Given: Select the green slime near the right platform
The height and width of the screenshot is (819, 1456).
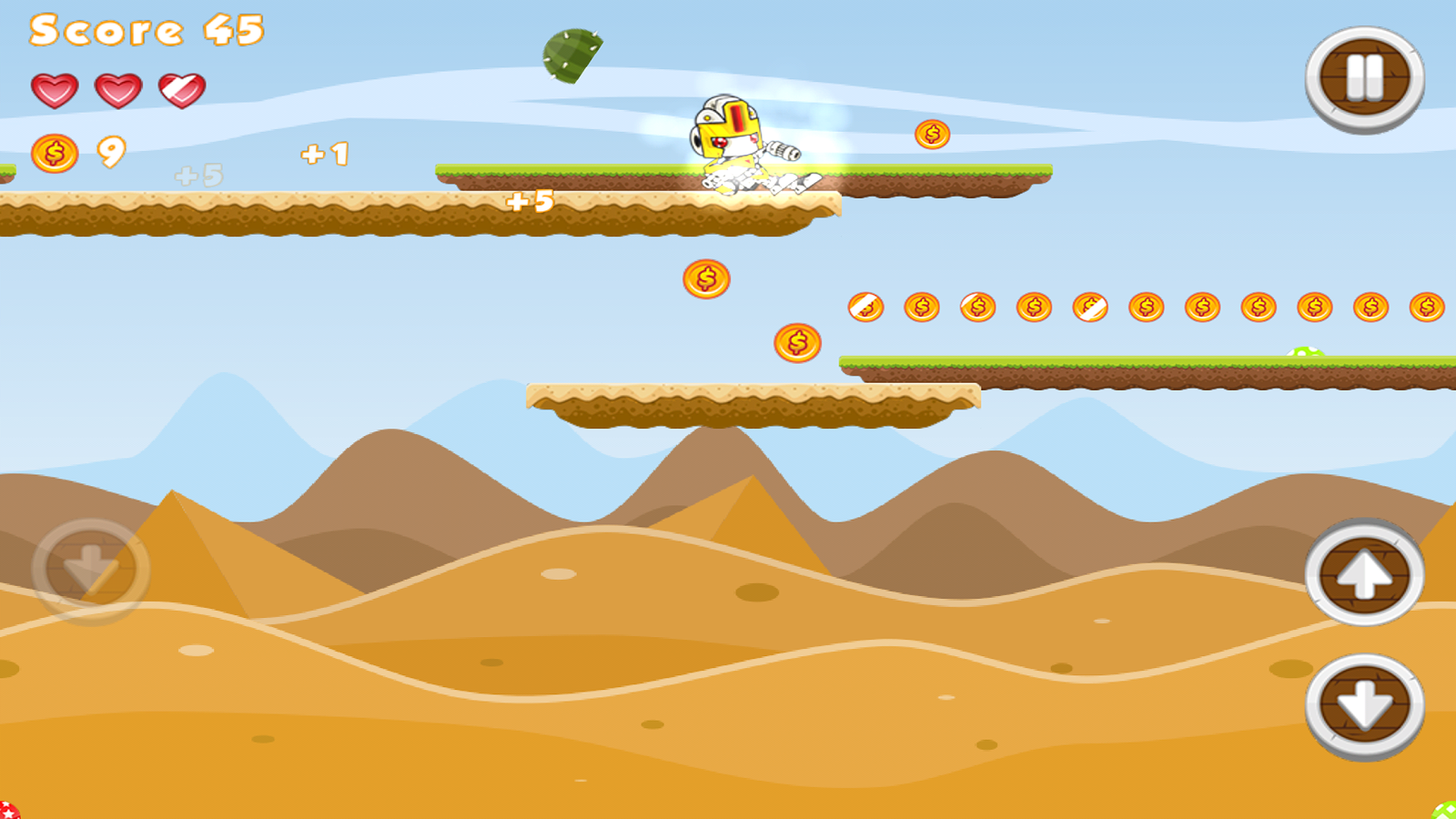Looking at the screenshot, I should click(1303, 352).
